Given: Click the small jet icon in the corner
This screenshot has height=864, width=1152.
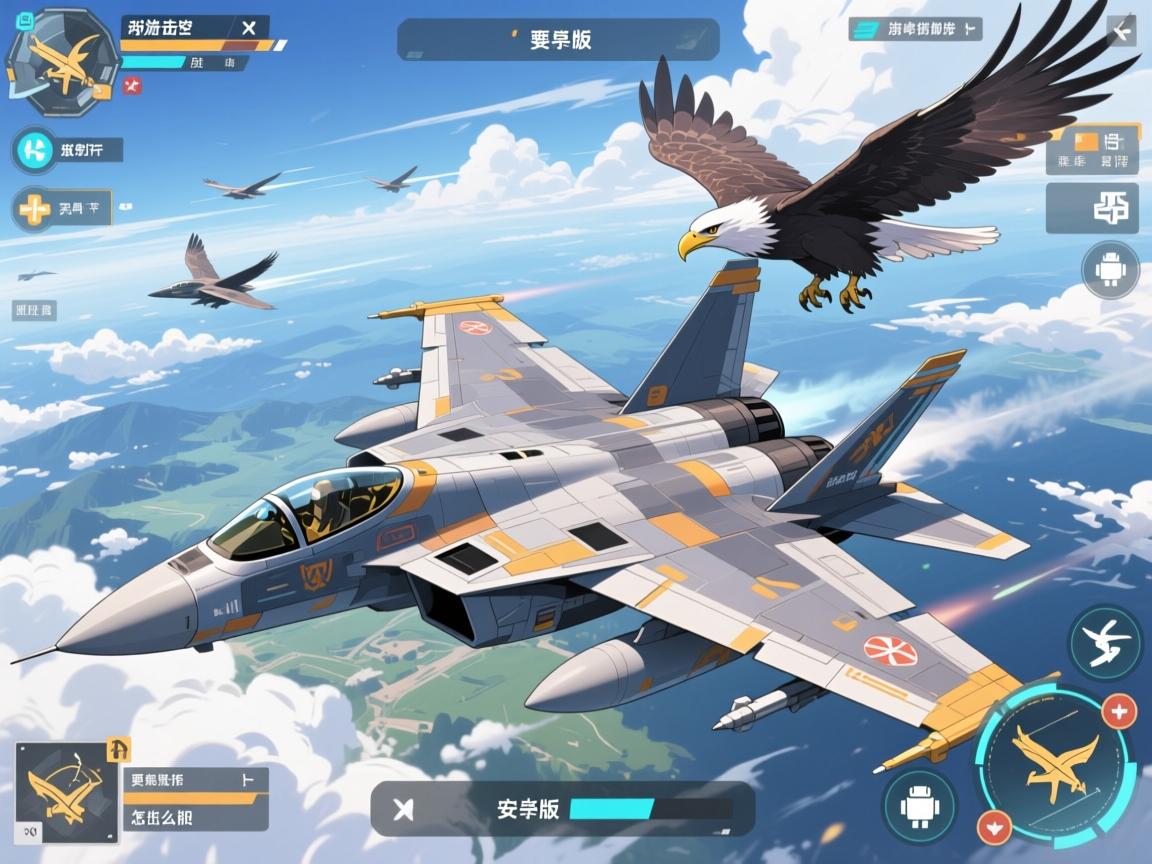Looking at the screenshot, I should [x=1121, y=31].
